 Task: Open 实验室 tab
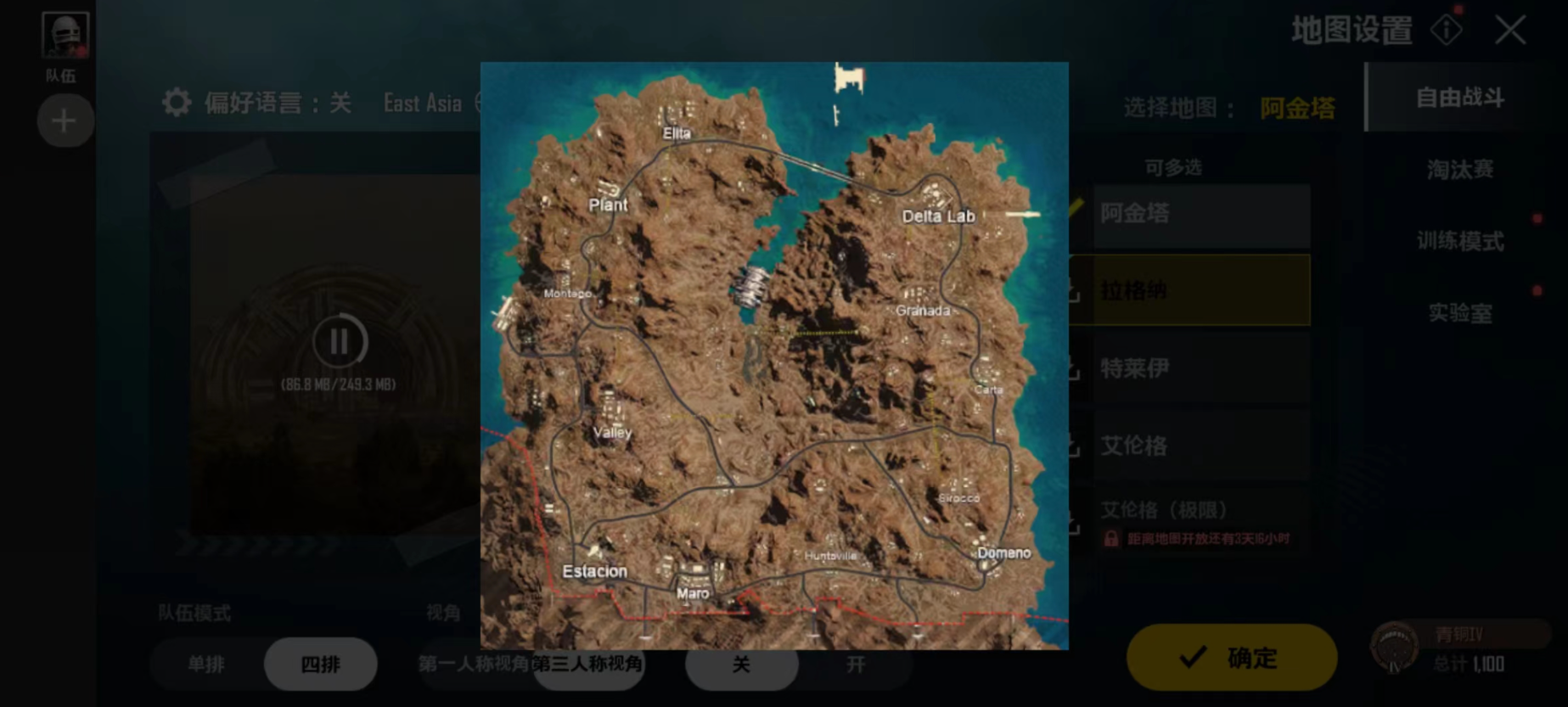(1459, 313)
